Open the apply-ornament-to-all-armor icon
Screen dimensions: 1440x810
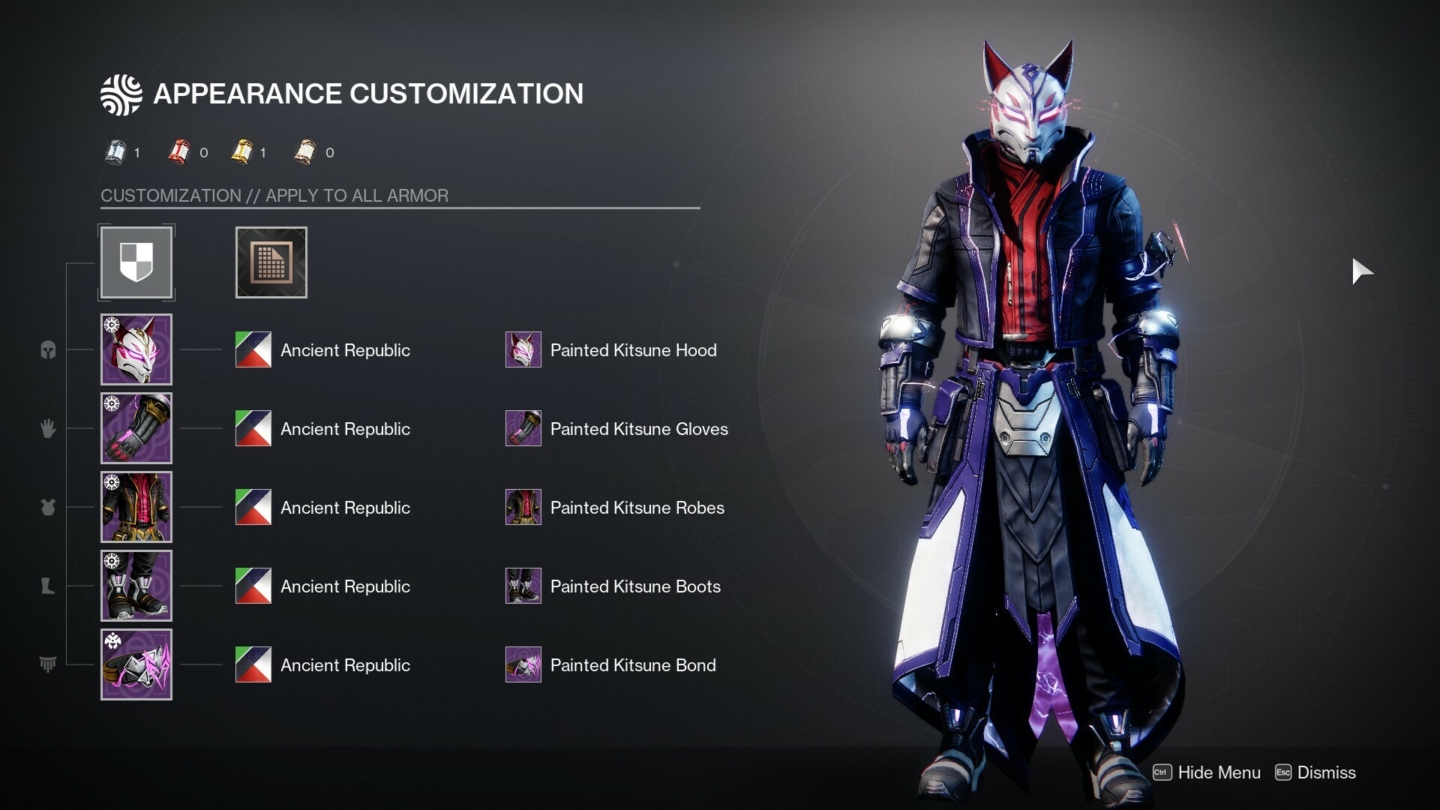271,262
